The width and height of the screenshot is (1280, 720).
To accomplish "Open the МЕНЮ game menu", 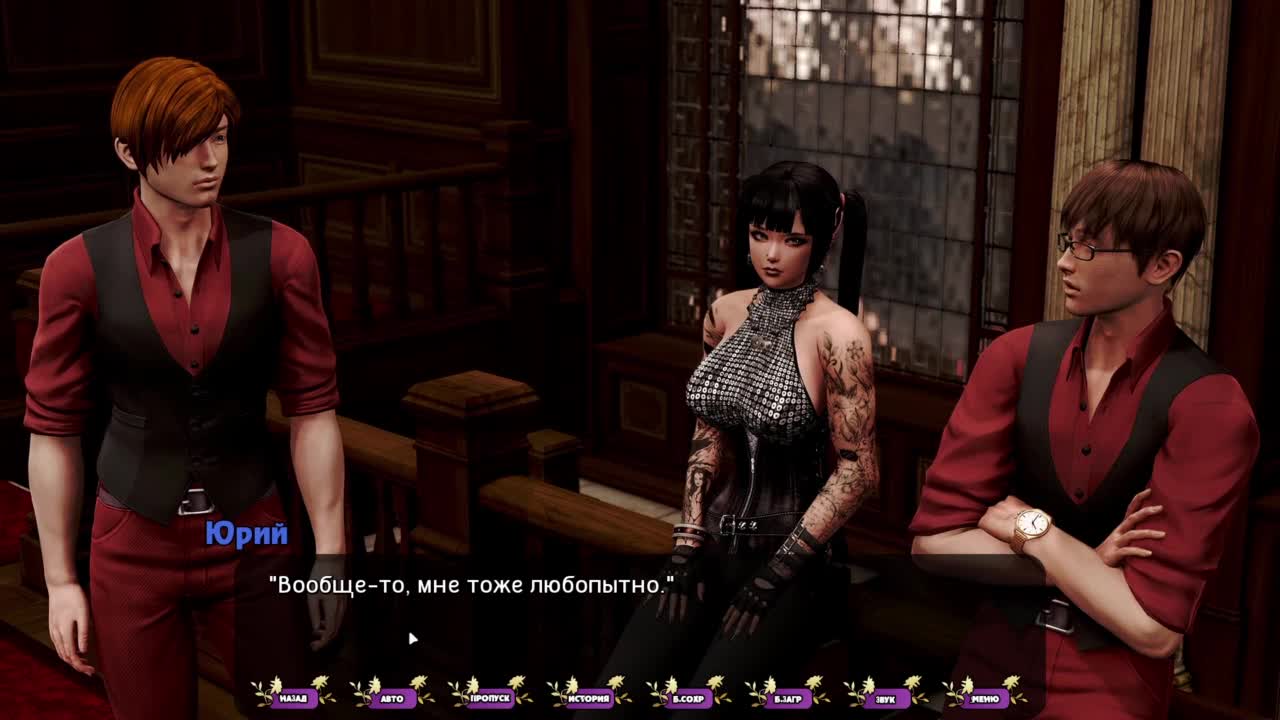I will 984,698.
